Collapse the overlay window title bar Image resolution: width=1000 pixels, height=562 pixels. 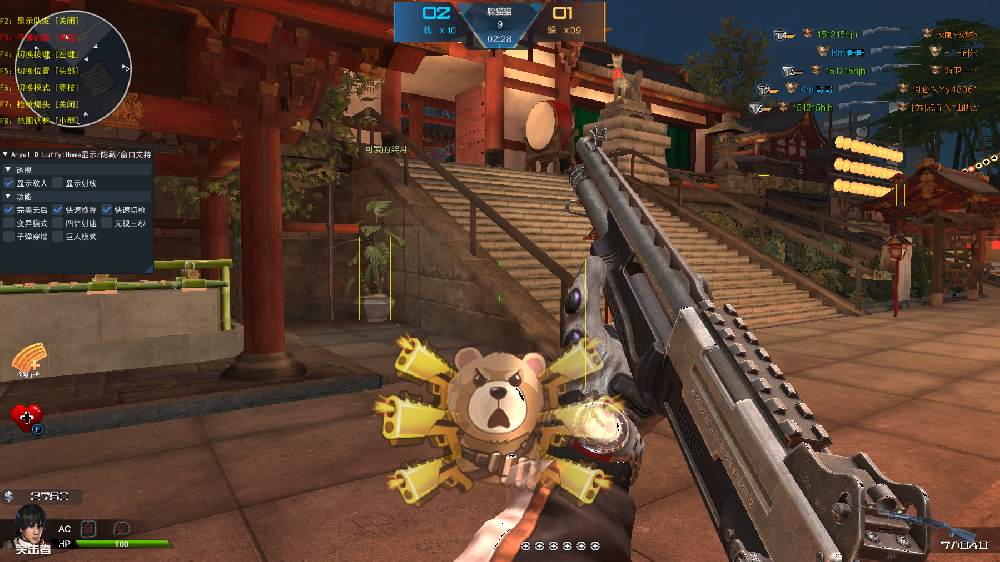(5, 154)
